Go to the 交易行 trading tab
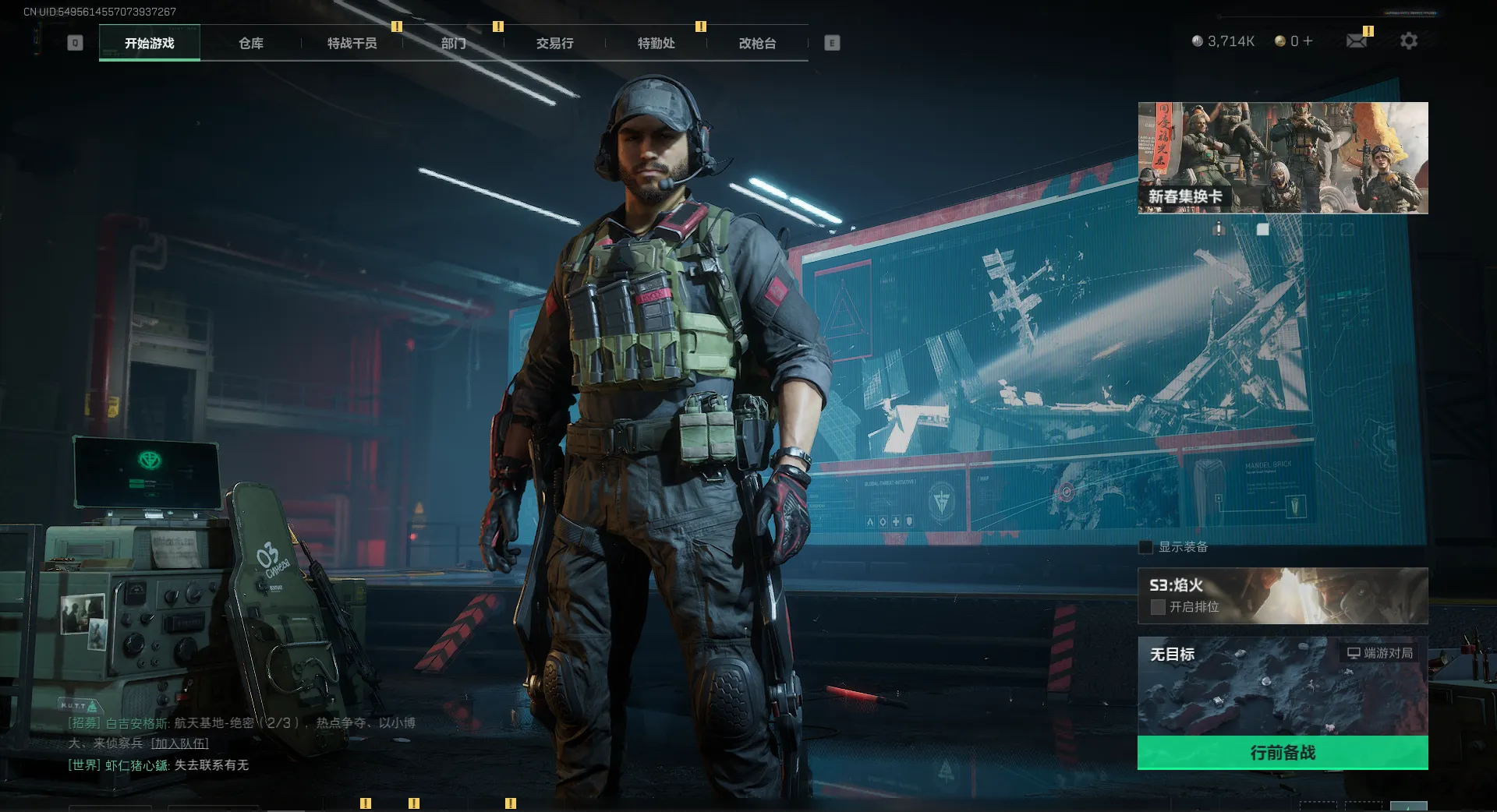The height and width of the screenshot is (812, 1497). 554,43
